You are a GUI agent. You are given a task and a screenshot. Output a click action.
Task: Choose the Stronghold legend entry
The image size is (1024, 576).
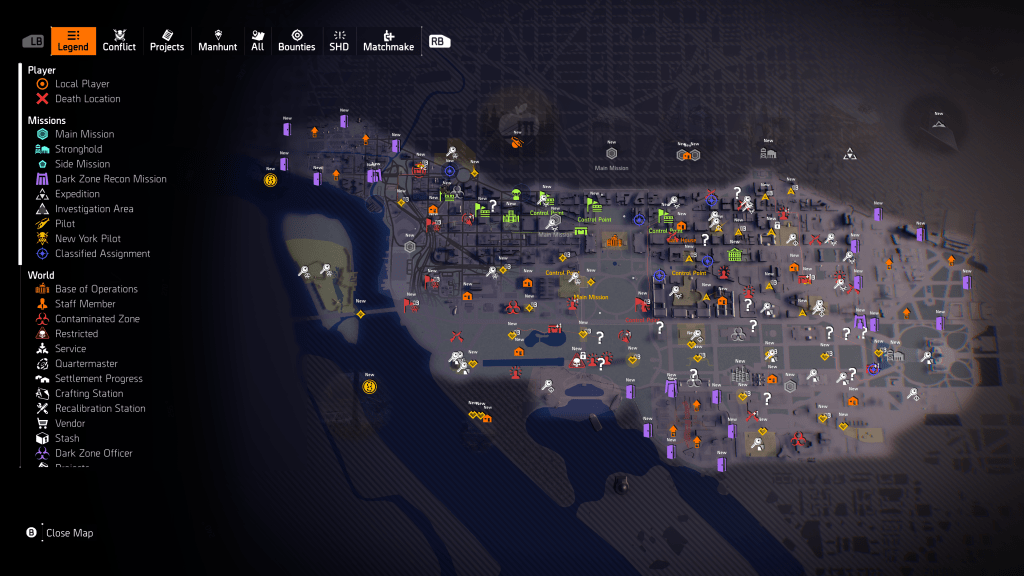tap(78, 149)
